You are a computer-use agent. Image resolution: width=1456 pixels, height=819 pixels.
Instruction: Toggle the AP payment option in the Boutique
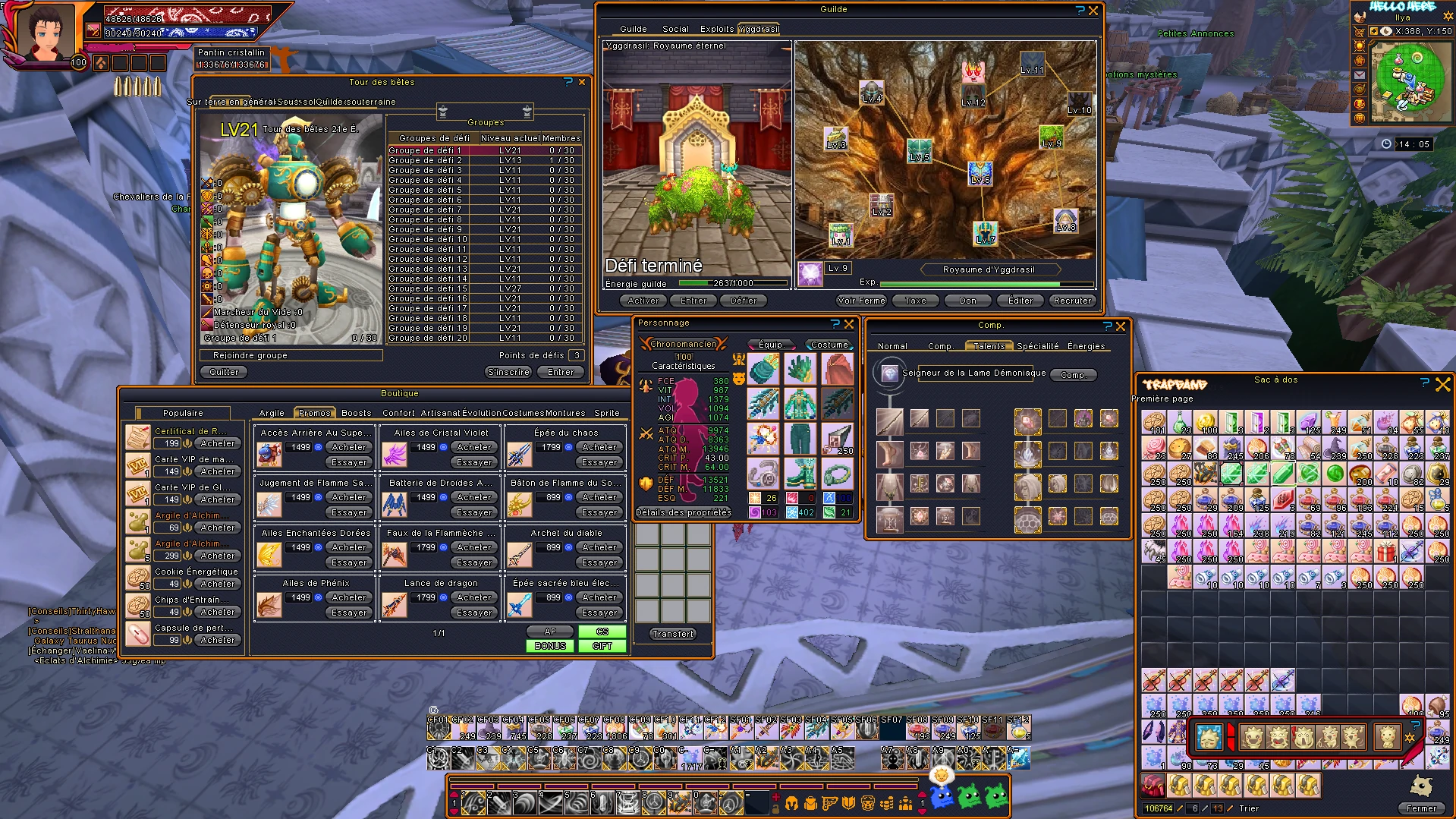click(550, 632)
